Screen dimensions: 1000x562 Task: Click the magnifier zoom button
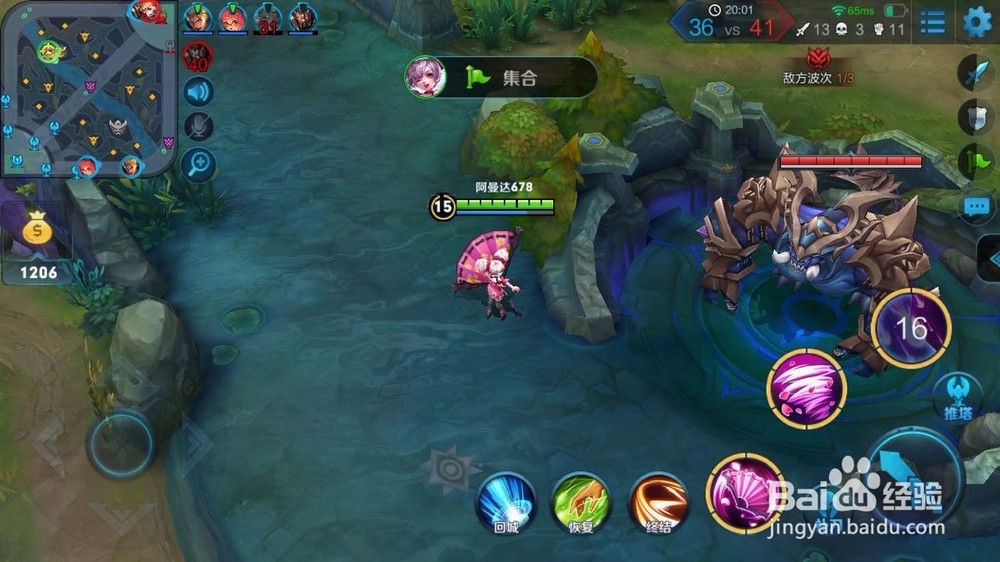(199, 163)
